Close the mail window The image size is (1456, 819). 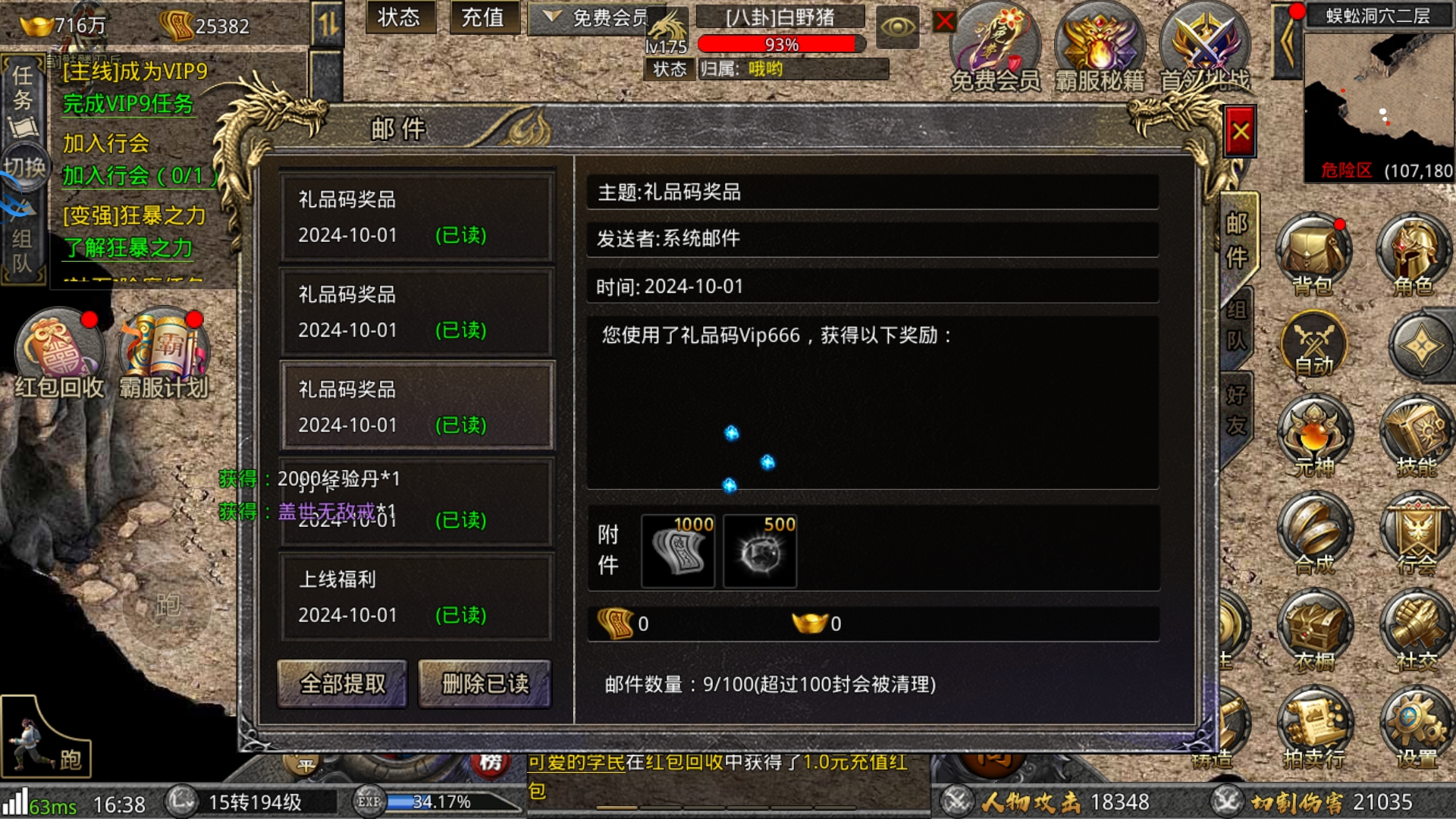click(1240, 133)
